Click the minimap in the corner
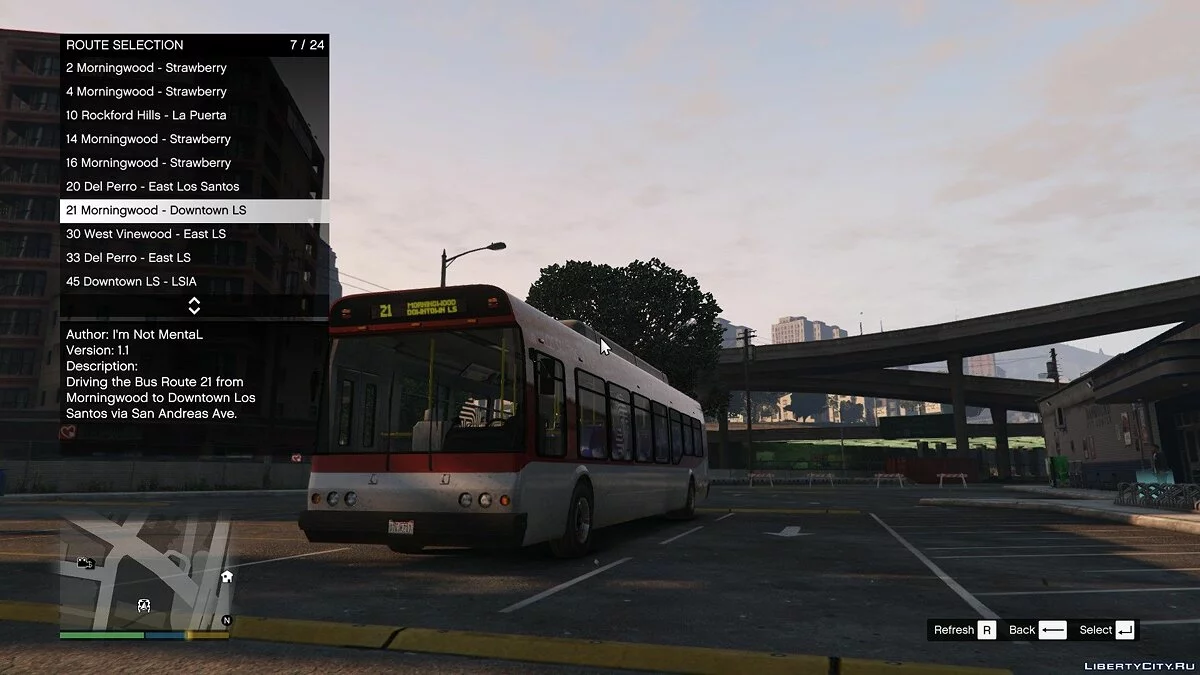Screen dimensions: 1200x675 click(146, 573)
